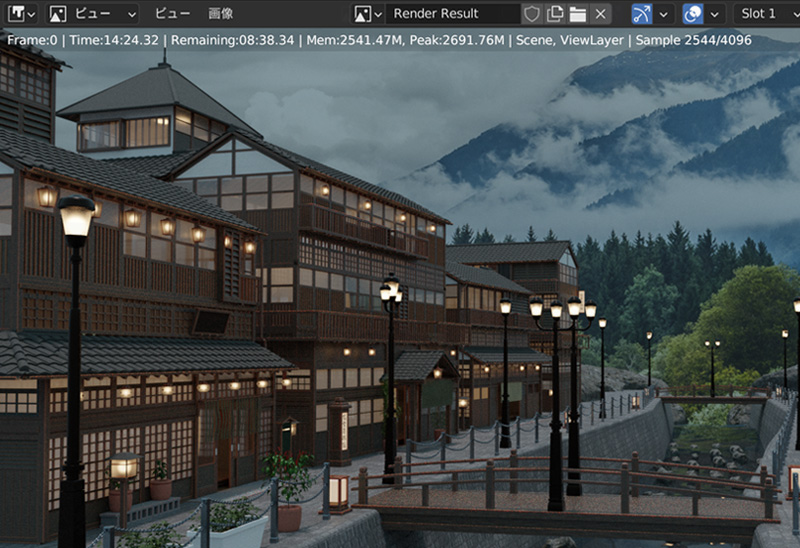Open the editor type dropdown
Image resolution: width=800 pixels, height=548 pixels.
click(x=20, y=14)
